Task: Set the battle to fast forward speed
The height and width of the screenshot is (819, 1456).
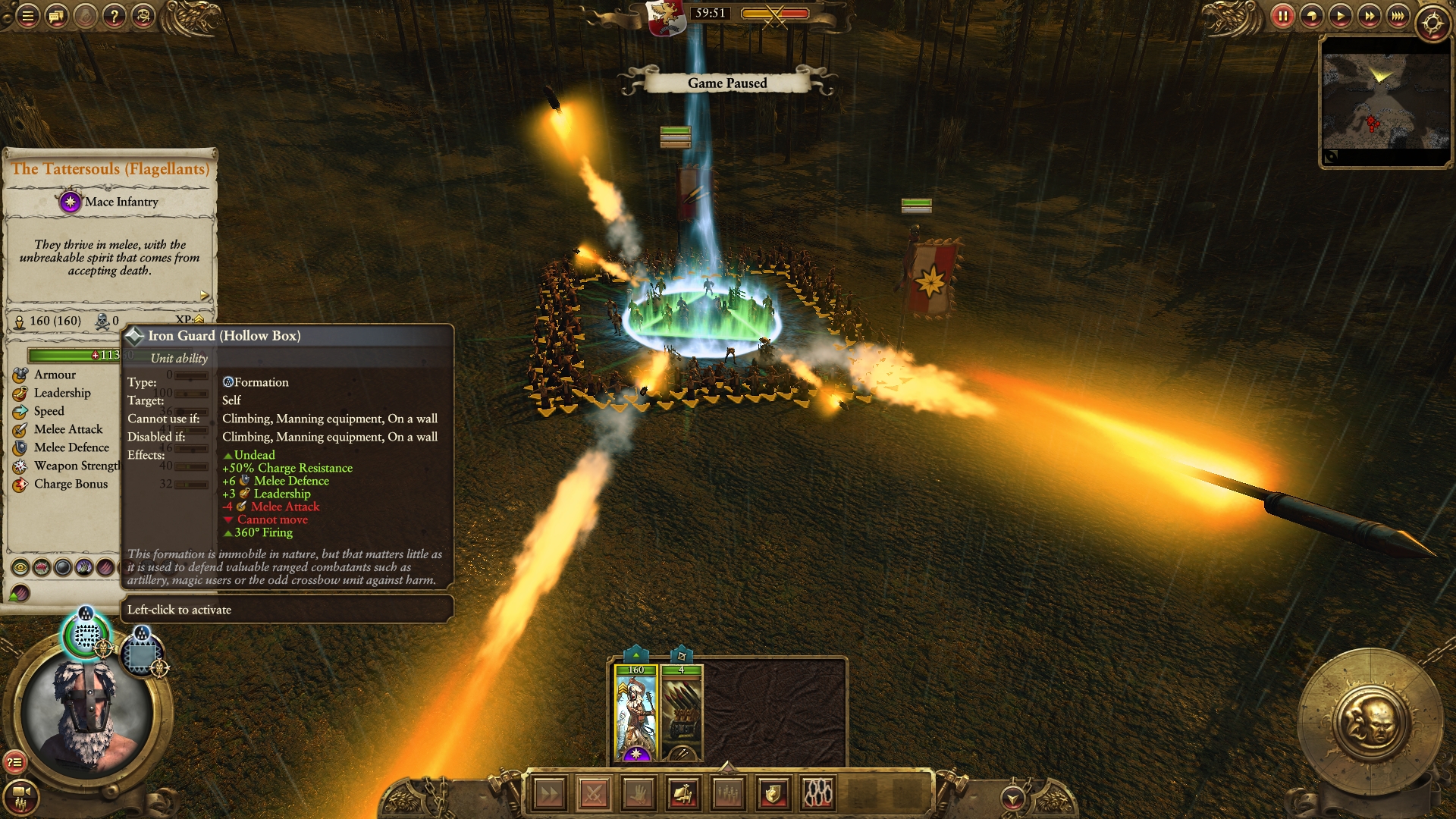Action: 1369,16
